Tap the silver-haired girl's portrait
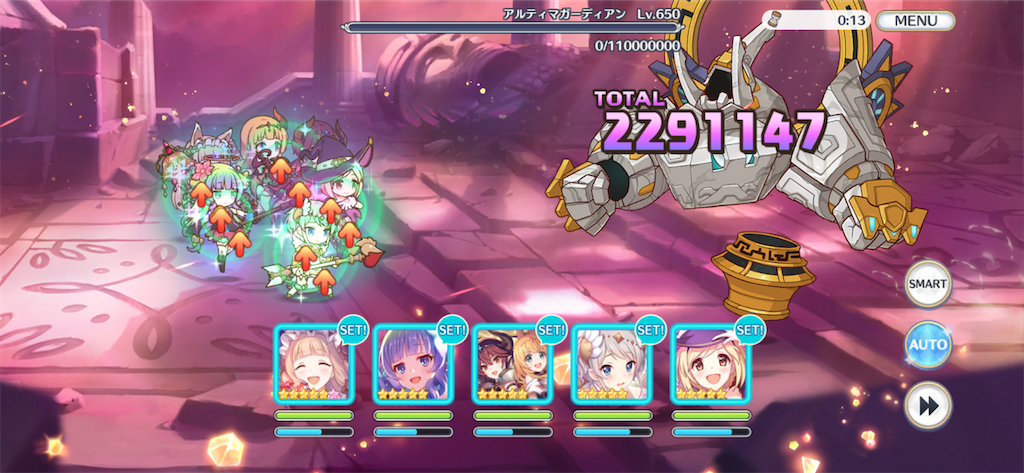 (610, 363)
